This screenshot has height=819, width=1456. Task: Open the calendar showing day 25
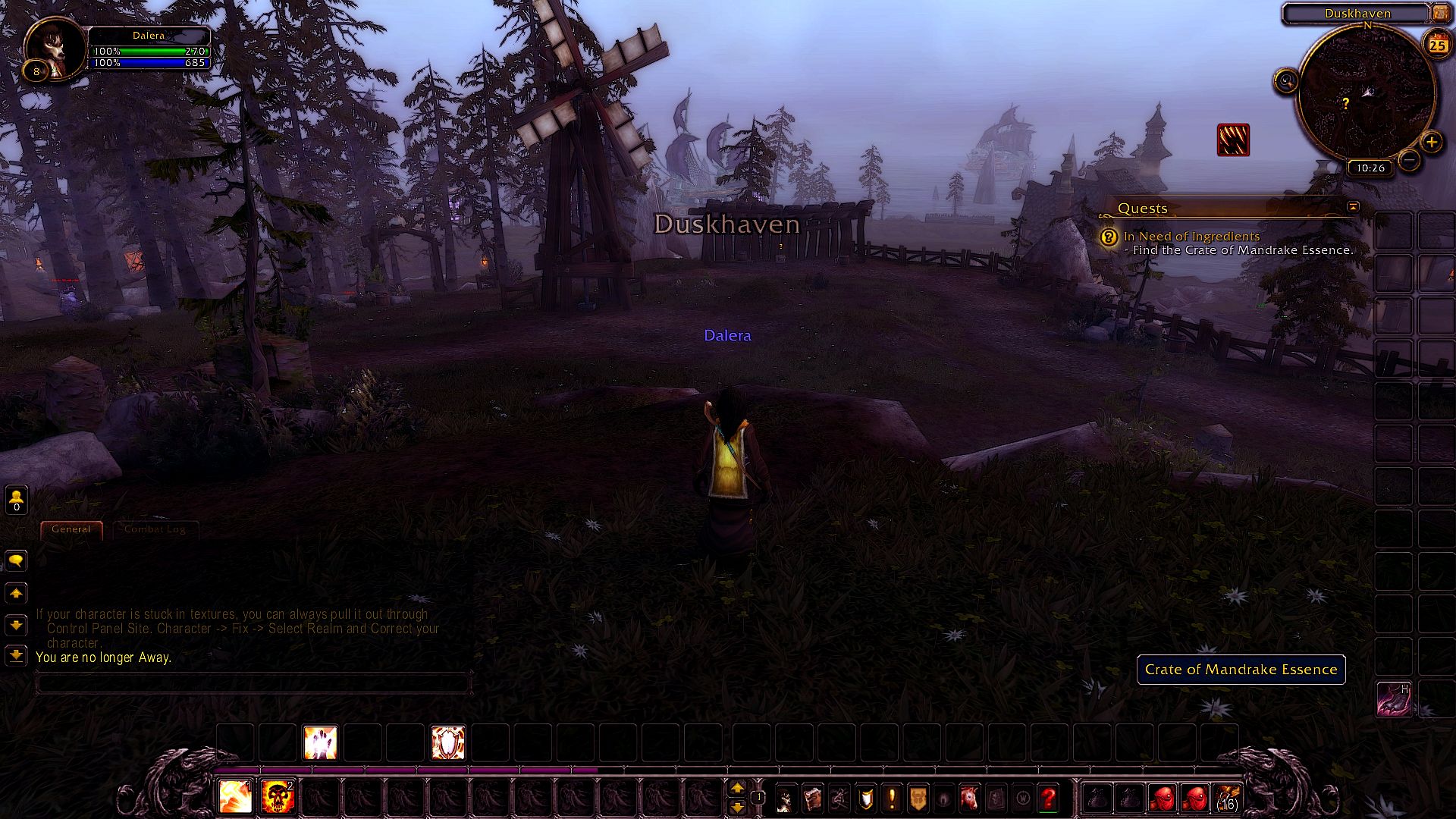(1438, 45)
